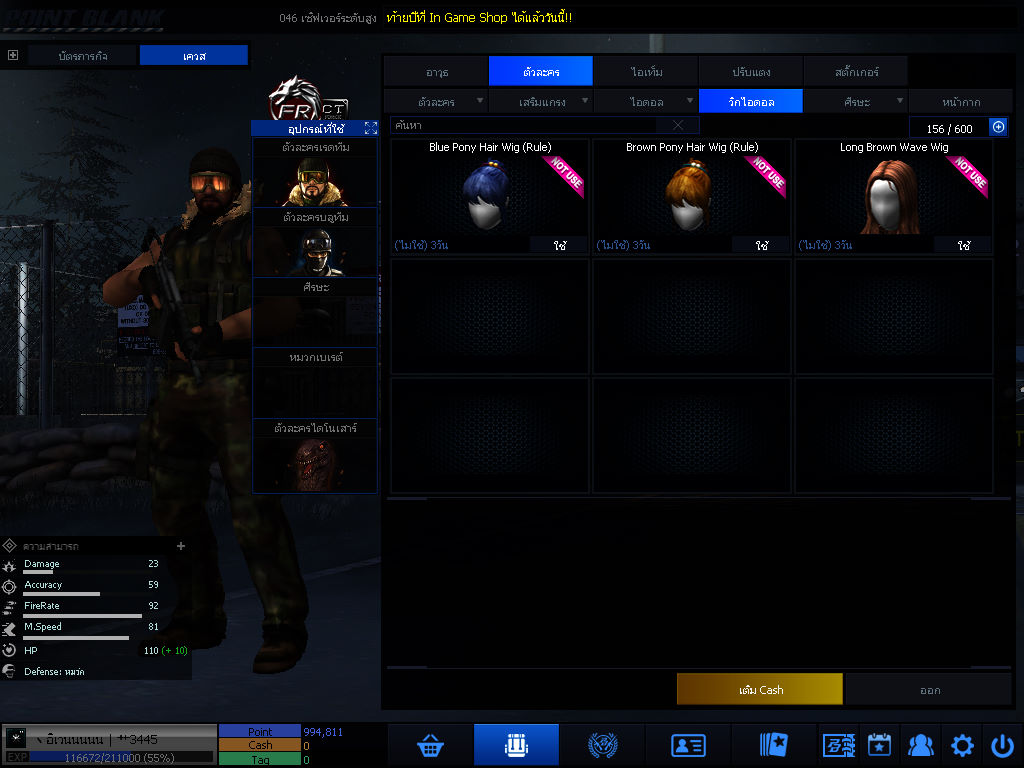Use the Blue Pony Hair Wig
The image size is (1024, 768).
(559, 245)
